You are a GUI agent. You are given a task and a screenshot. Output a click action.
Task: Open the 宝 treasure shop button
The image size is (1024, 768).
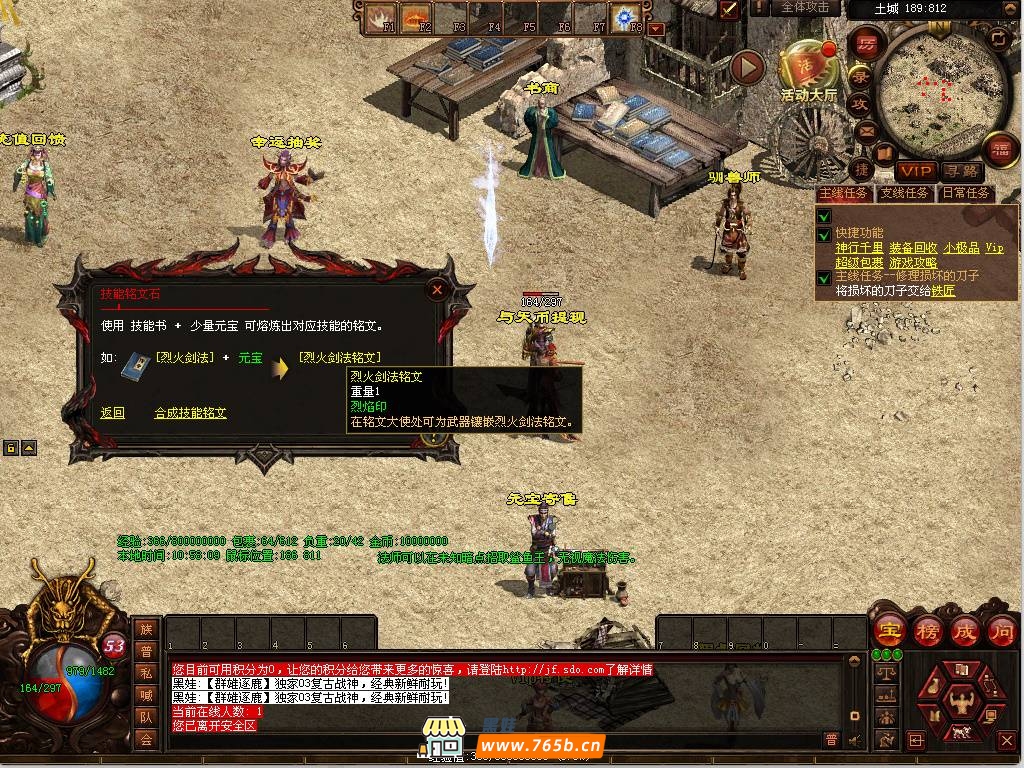(x=888, y=632)
